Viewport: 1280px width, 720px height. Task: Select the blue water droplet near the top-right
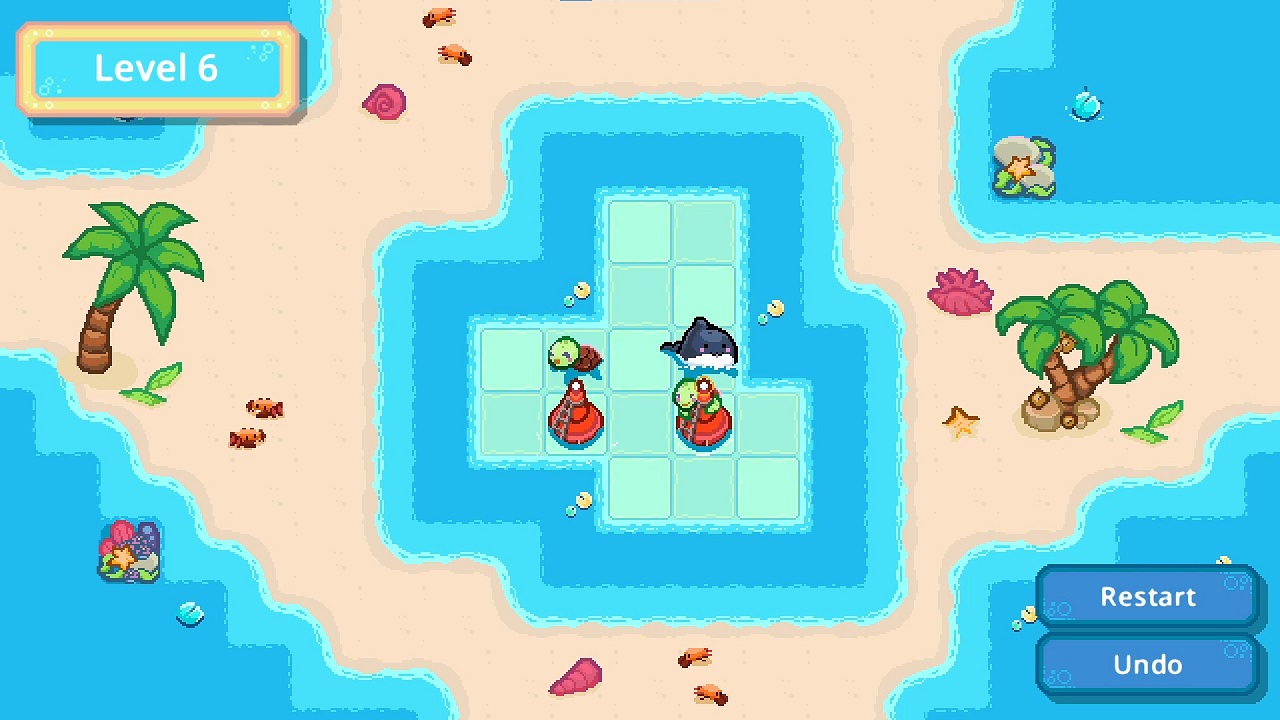(1087, 105)
